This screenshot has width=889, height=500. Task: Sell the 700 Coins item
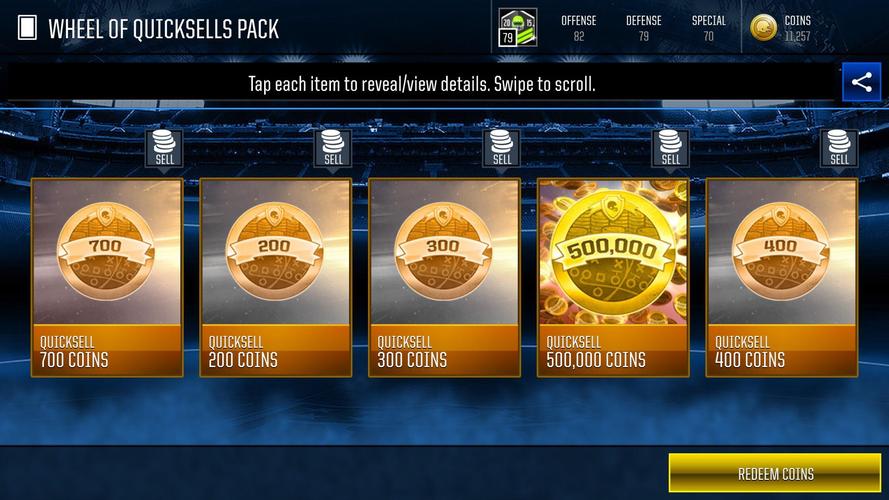pyautogui.click(x=164, y=149)
